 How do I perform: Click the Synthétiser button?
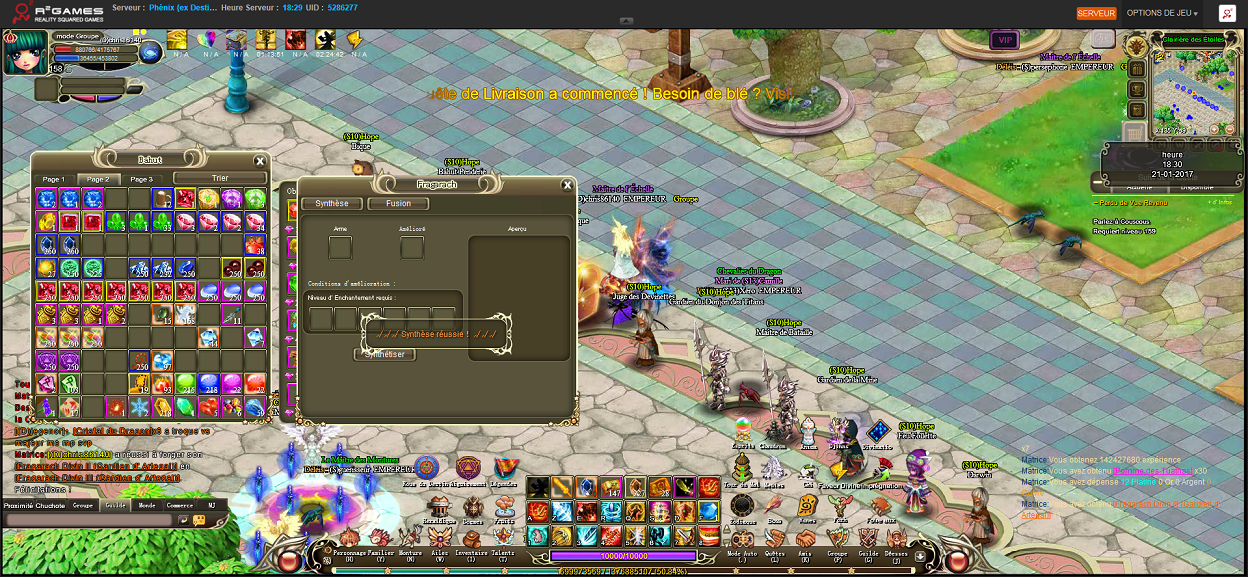pyautogui.click(x=386, y=354)
